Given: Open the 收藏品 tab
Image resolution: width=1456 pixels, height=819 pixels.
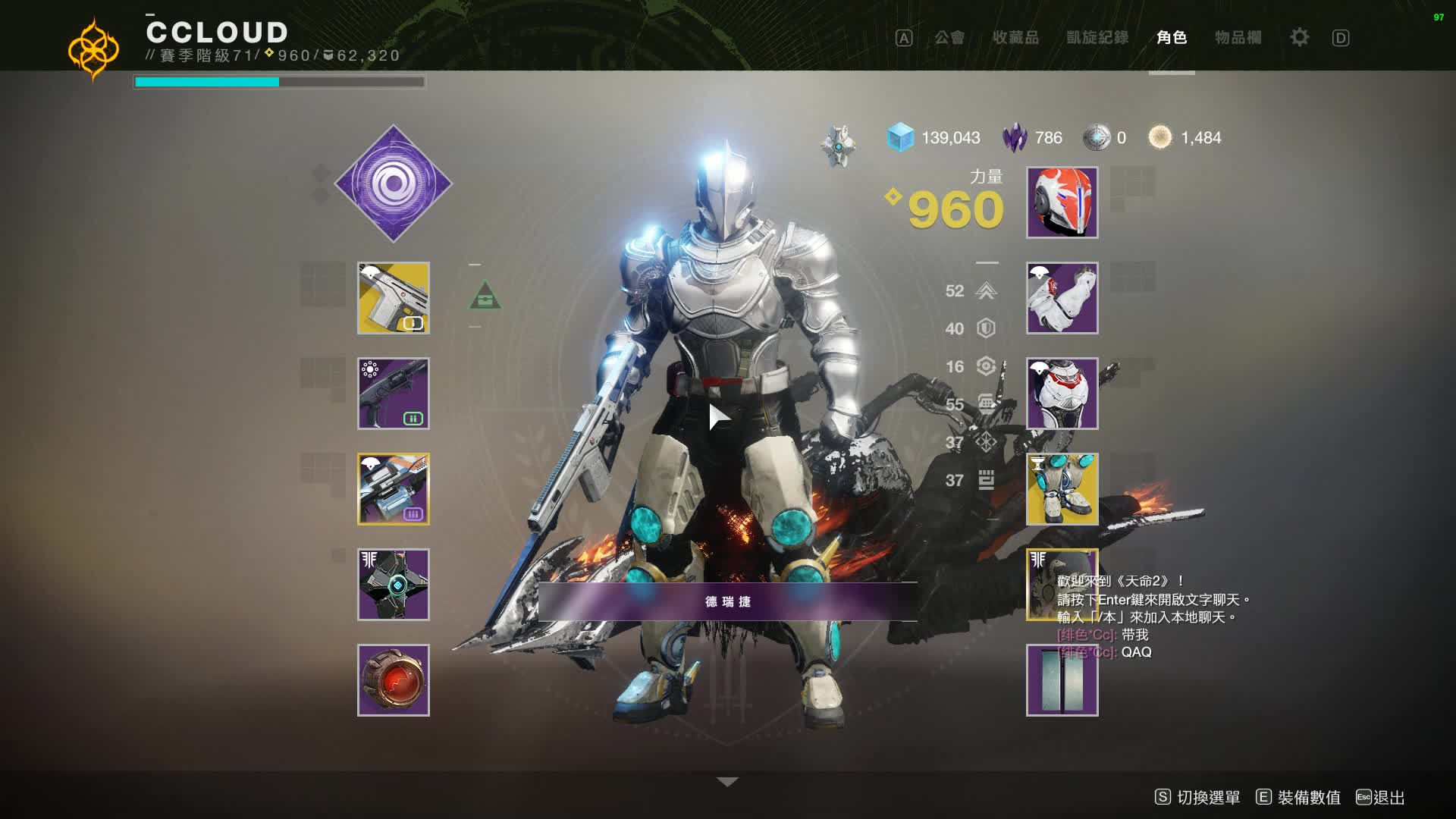Looking at the screenshot, I should 1015,38.
